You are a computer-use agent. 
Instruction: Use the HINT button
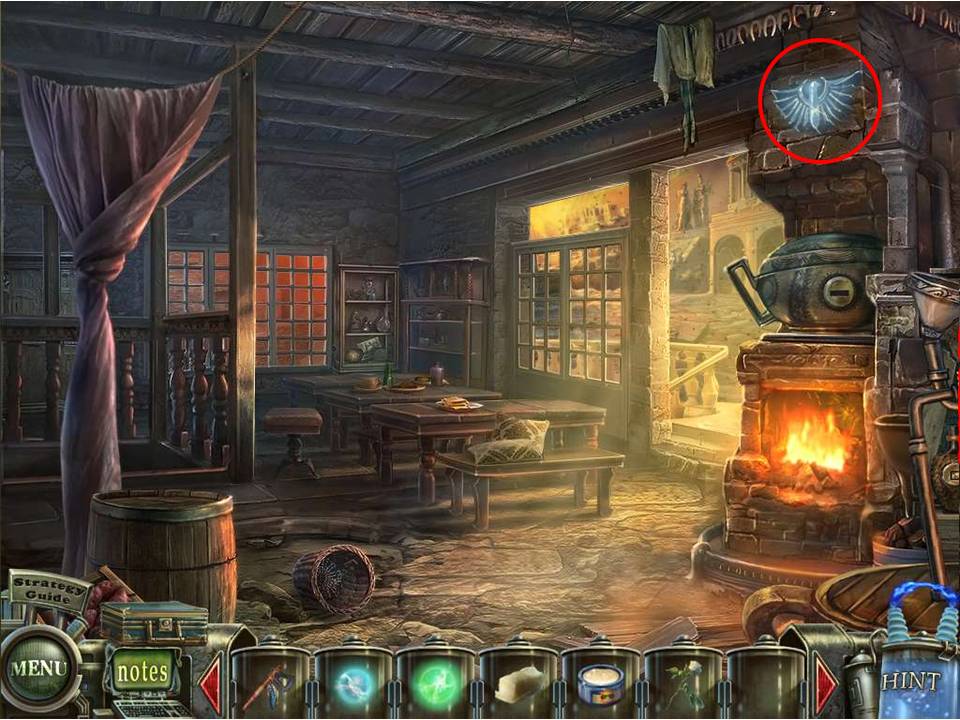910,680
